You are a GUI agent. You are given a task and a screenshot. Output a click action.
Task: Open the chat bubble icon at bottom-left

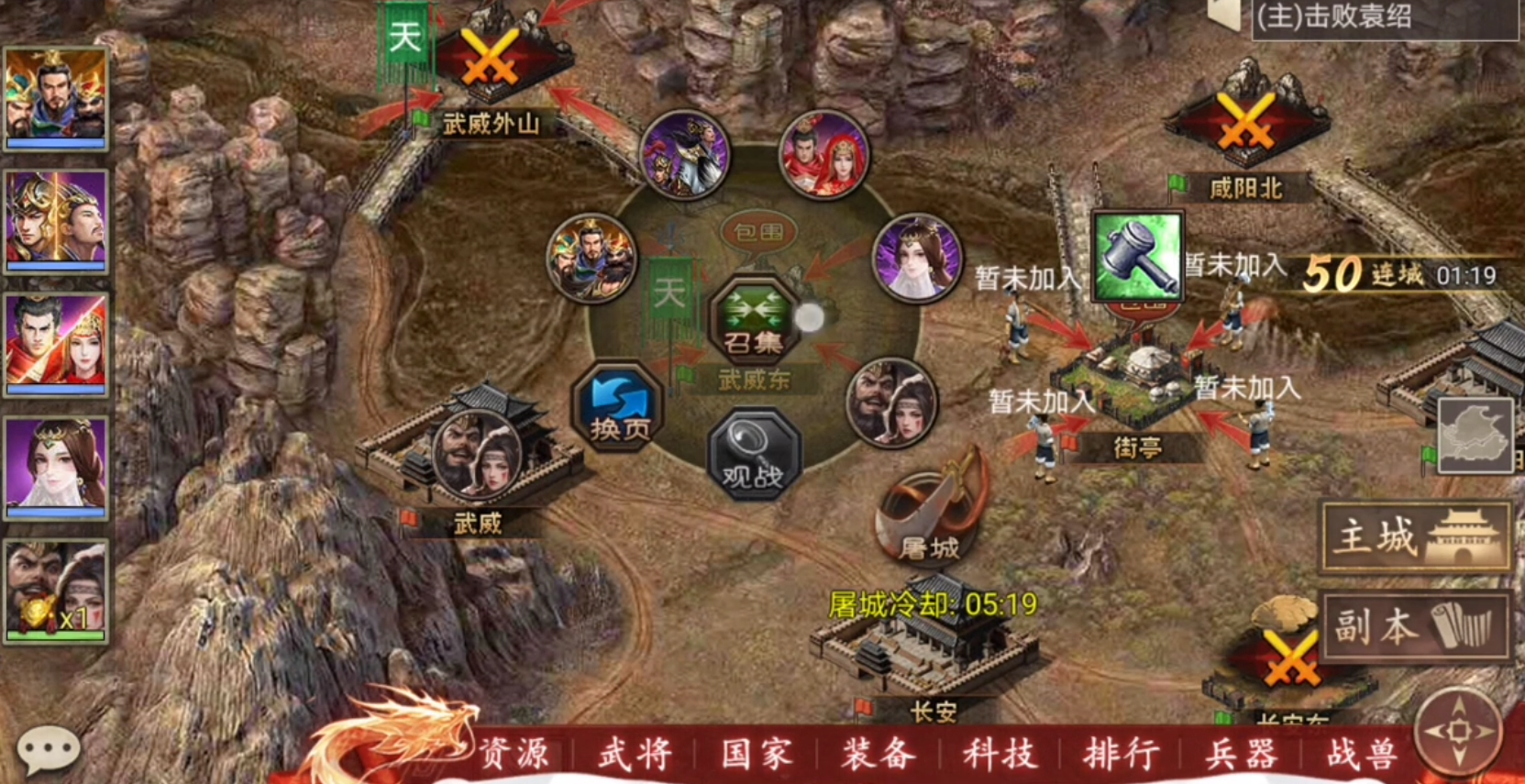click(x=50, y=747)
